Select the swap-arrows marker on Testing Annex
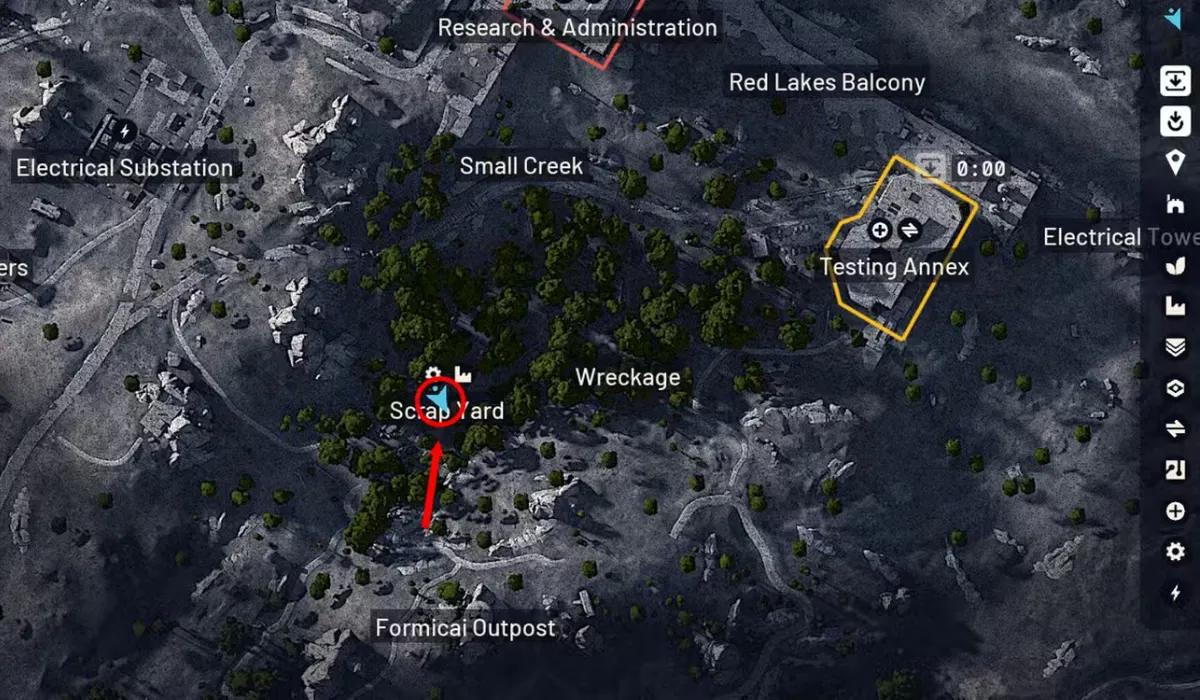This screenshot has width=1200, height=700. 909,230
